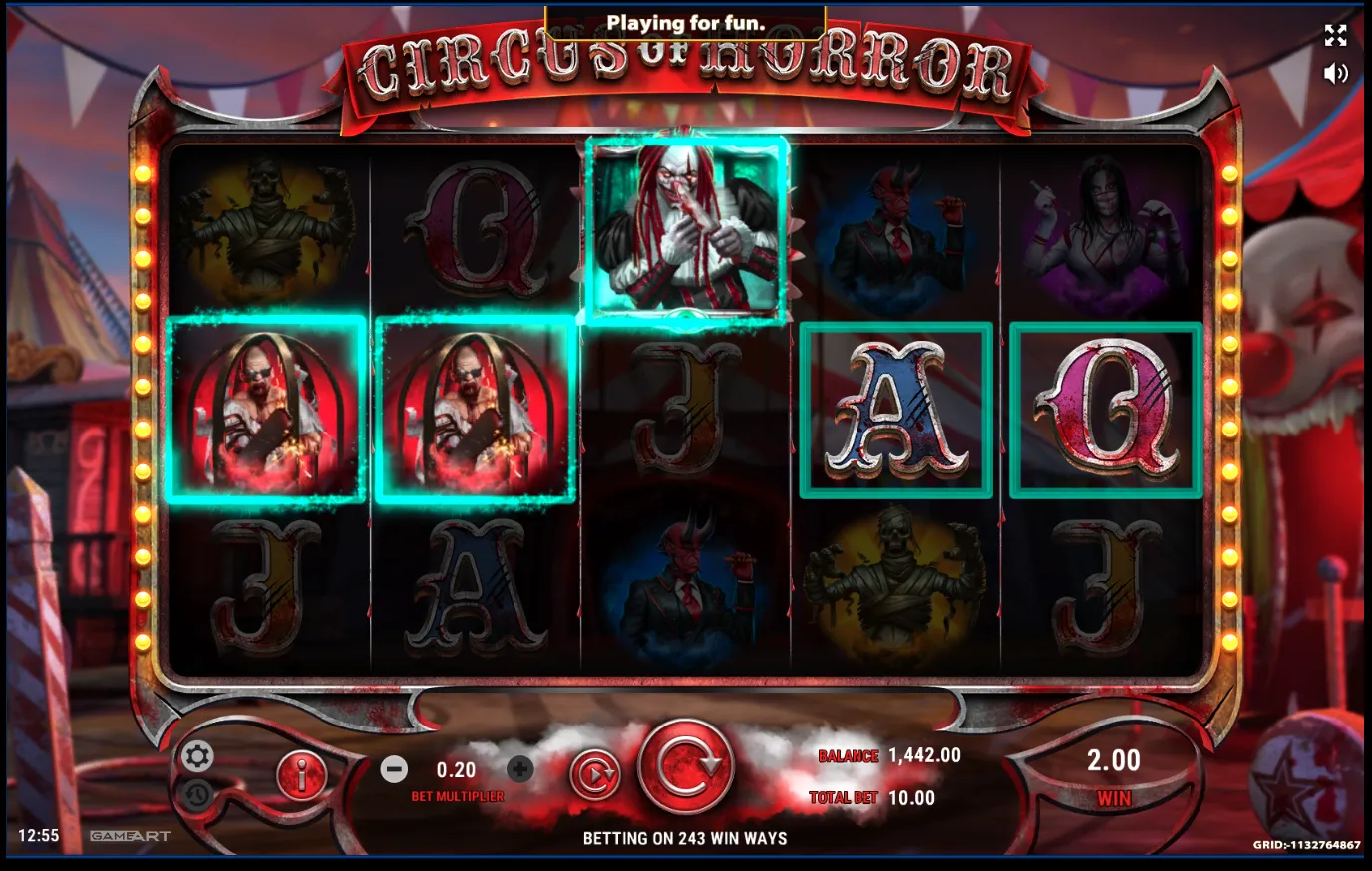
Task: Click the TOTAL BET amount display
Action: (x=915, y=797)
